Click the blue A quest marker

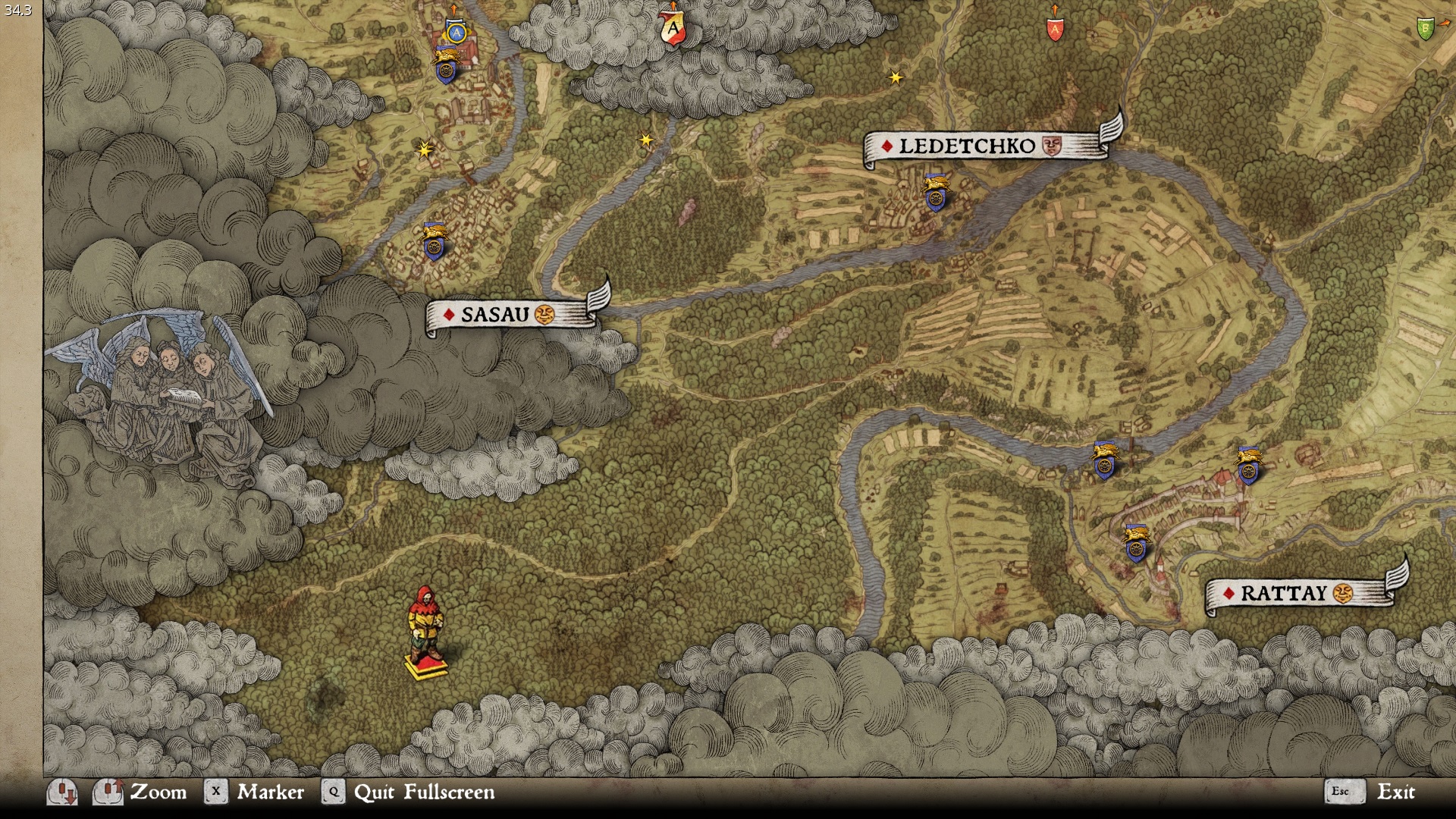[x=455, y=32]
